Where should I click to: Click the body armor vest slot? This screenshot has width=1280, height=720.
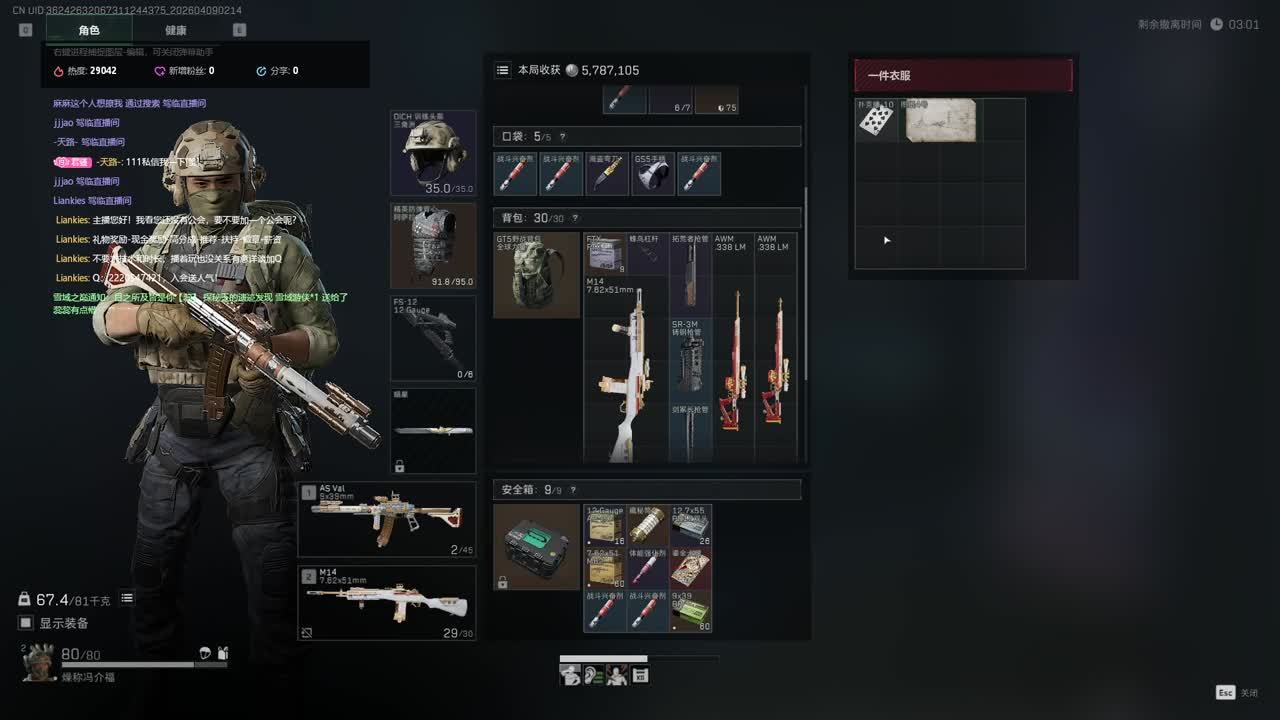[433, 246]
